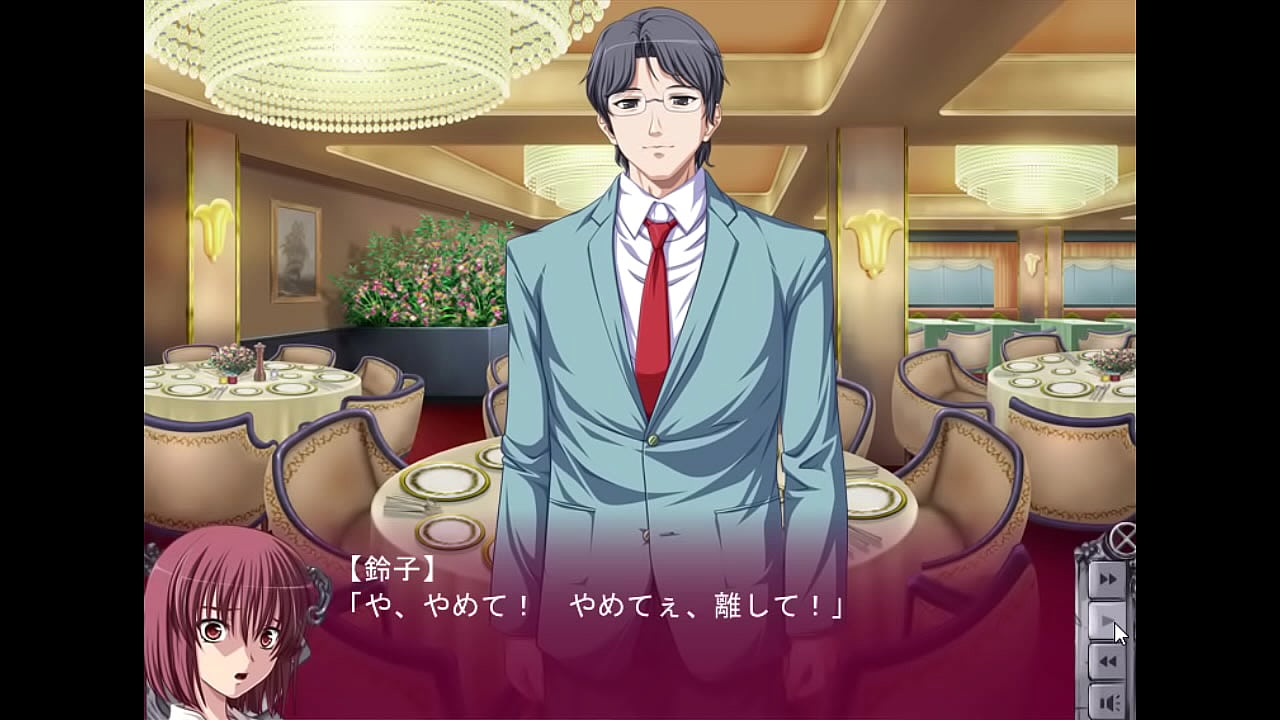Advance the dialogue by clicking the text
Viewport: 1280px width, 720px height.
point(600,605)
